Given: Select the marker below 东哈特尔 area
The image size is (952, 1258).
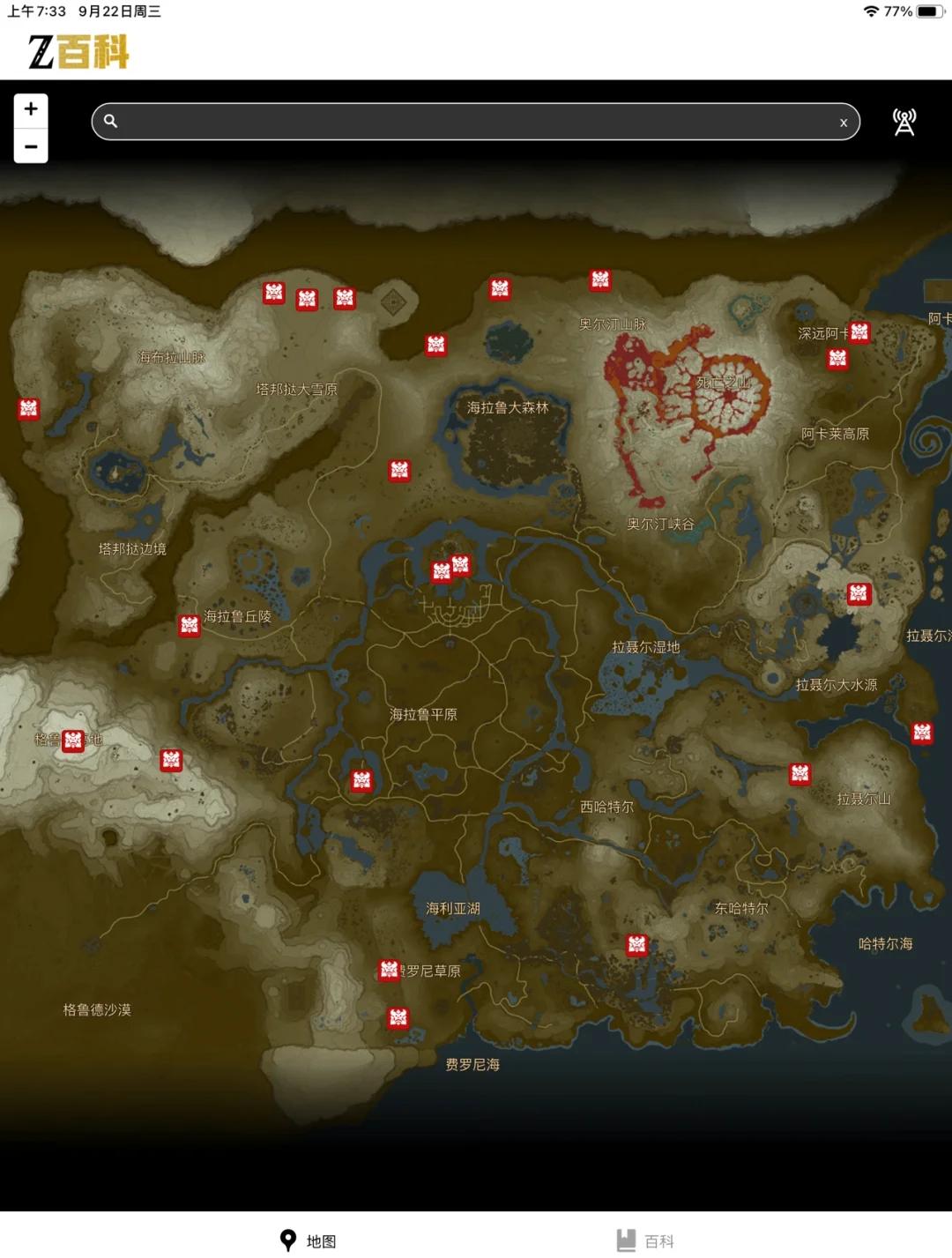Looking at the screenshot, I should point(636,945).
